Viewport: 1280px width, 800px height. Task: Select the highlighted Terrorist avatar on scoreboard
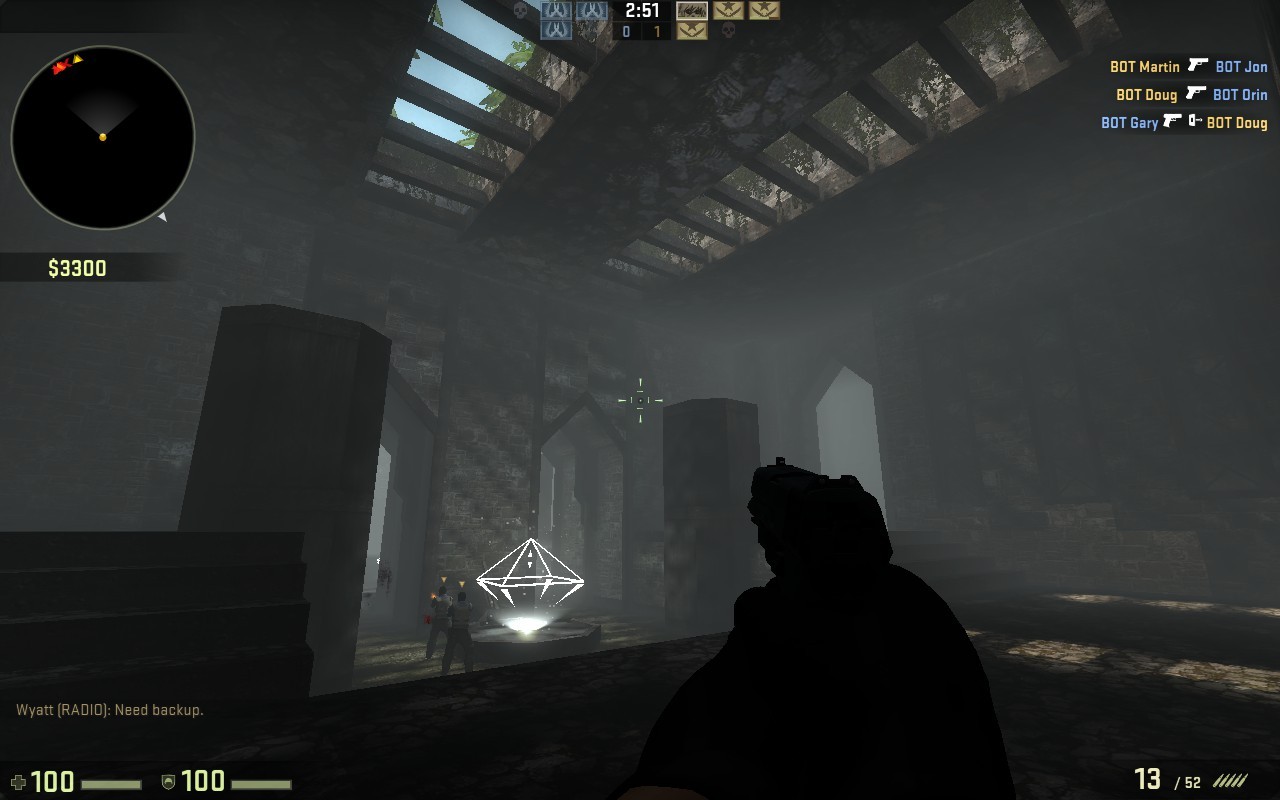point(691,12)
